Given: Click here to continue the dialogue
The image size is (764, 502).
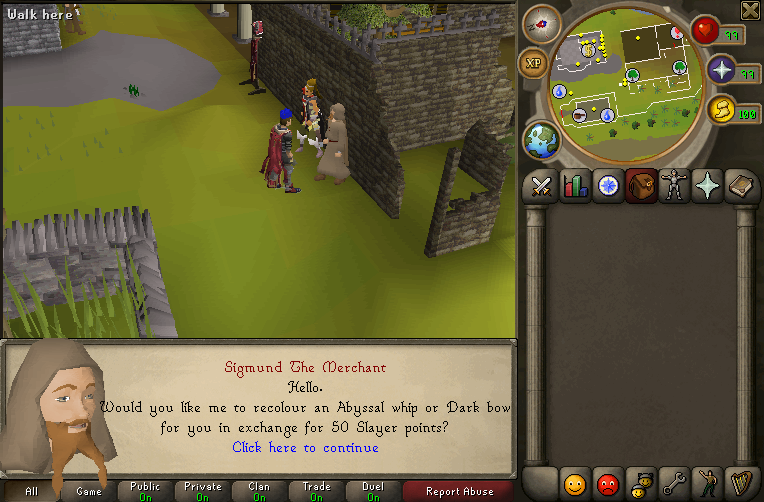Looking at the screenshot, I should pyautogui.click(x=305, y=447).
